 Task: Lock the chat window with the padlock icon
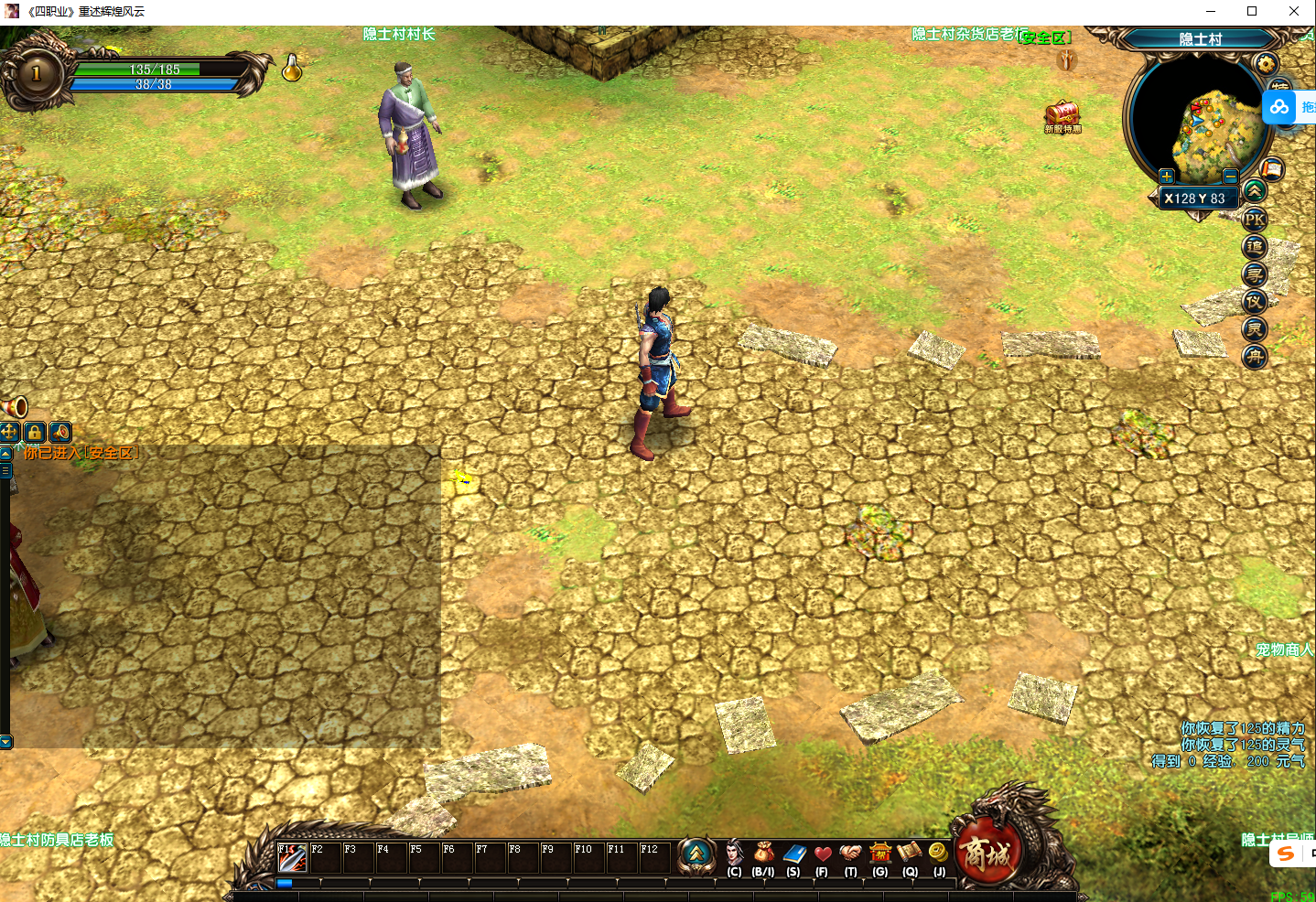coord(35,433)
